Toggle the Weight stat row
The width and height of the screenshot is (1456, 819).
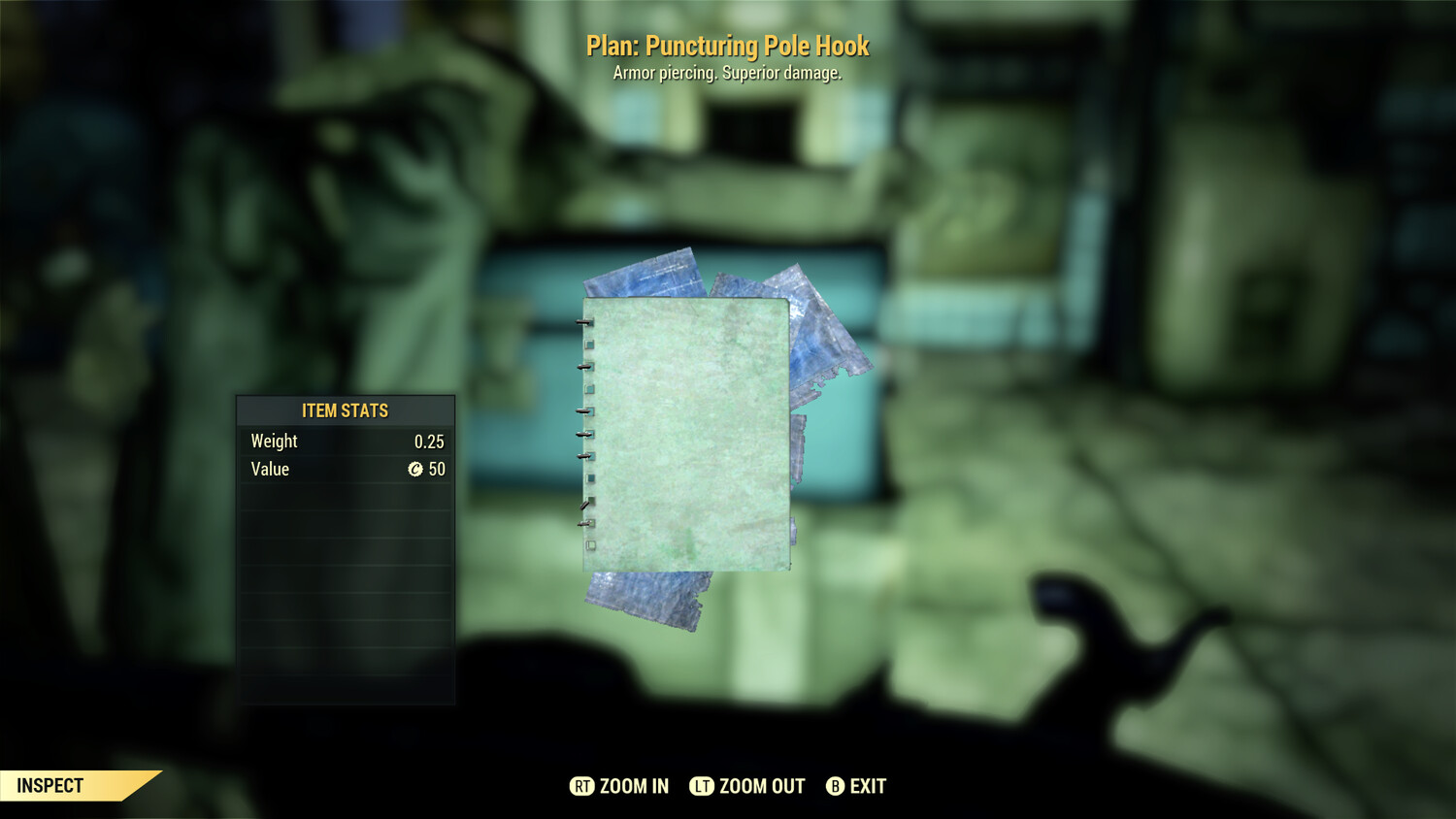point(345,441)
